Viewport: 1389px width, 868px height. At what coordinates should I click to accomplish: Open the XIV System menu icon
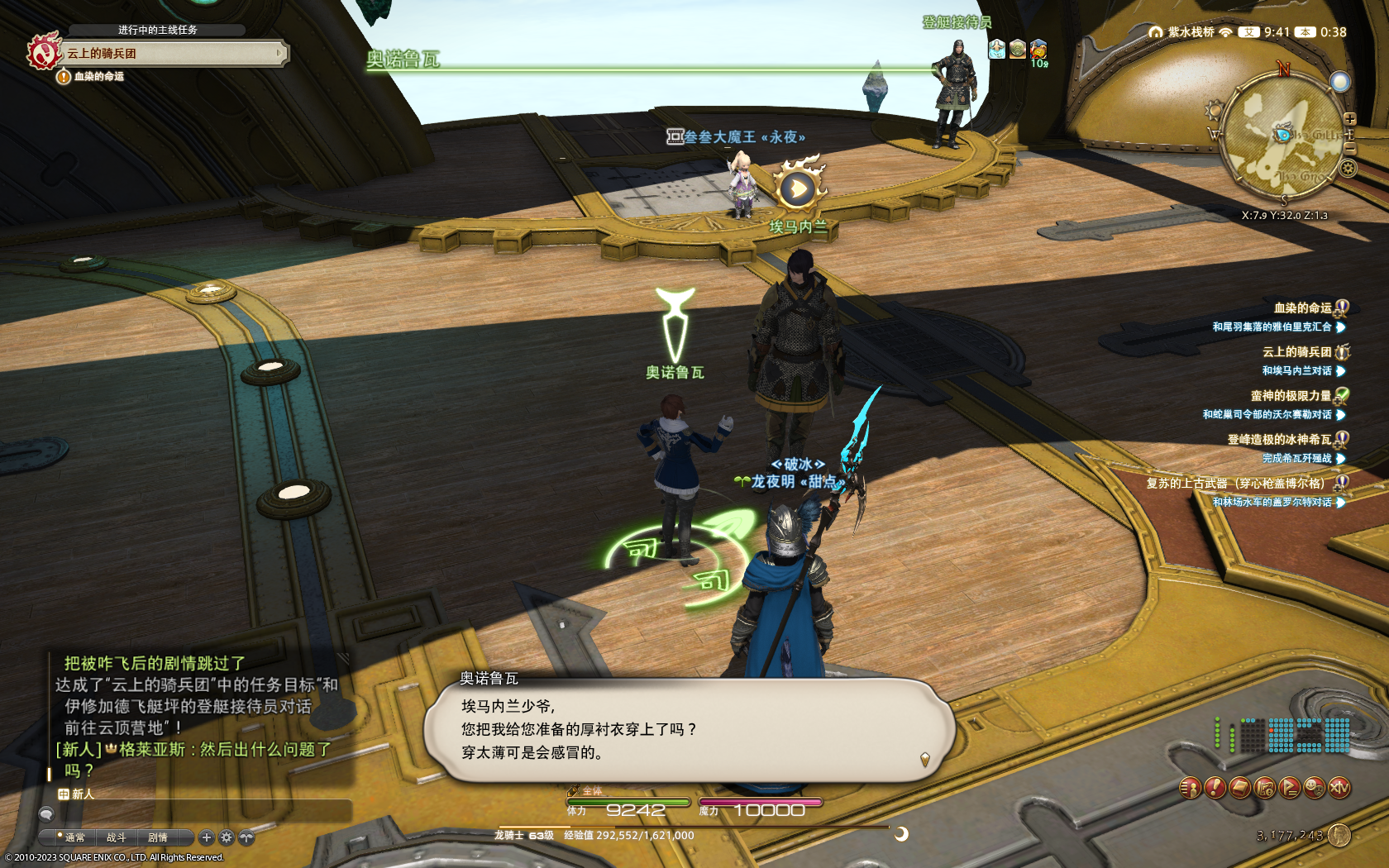click(x=1339, y=788)
